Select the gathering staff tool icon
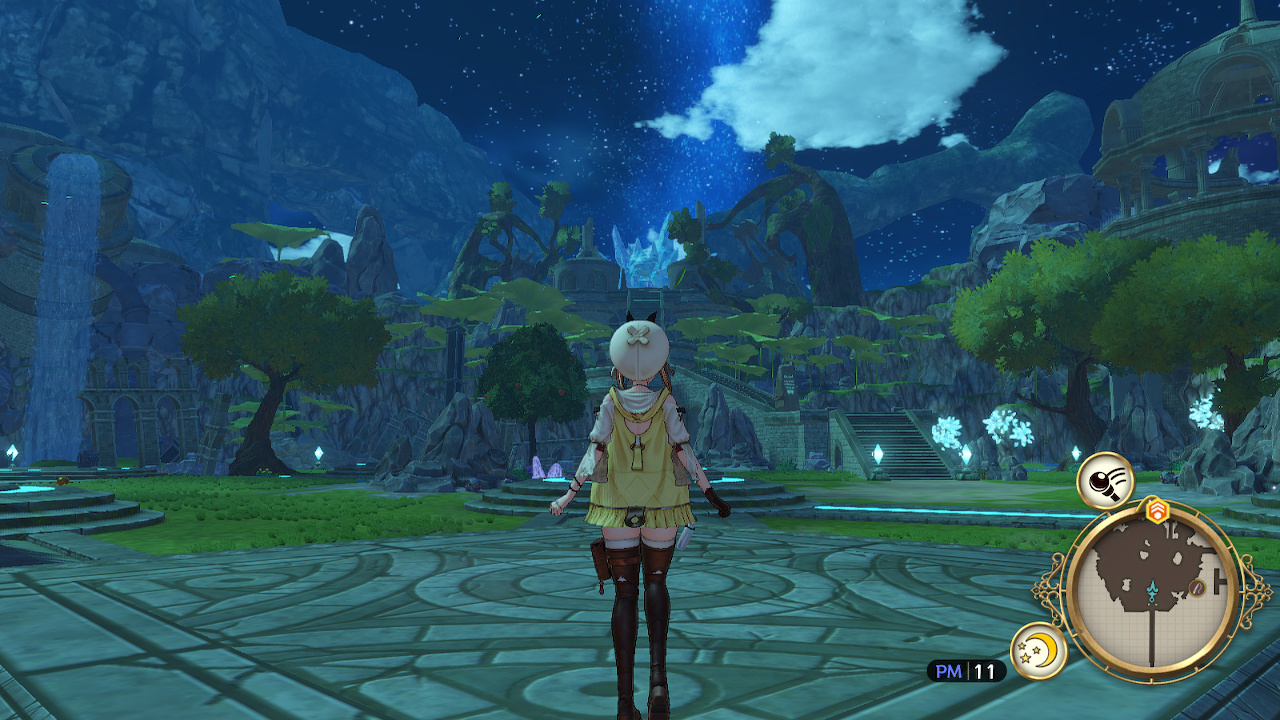Screen dimensions: 1280x720 [x=1105, y=483]
